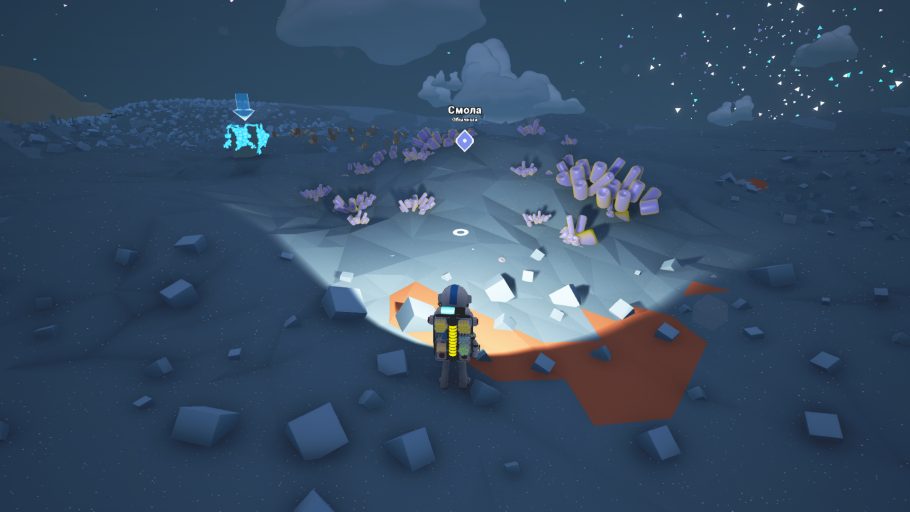Image resolution: width=910 pixels, height=512 pixels.
Task: Select the blue downward arrow waypoint marker
Action: pos(242,105)
